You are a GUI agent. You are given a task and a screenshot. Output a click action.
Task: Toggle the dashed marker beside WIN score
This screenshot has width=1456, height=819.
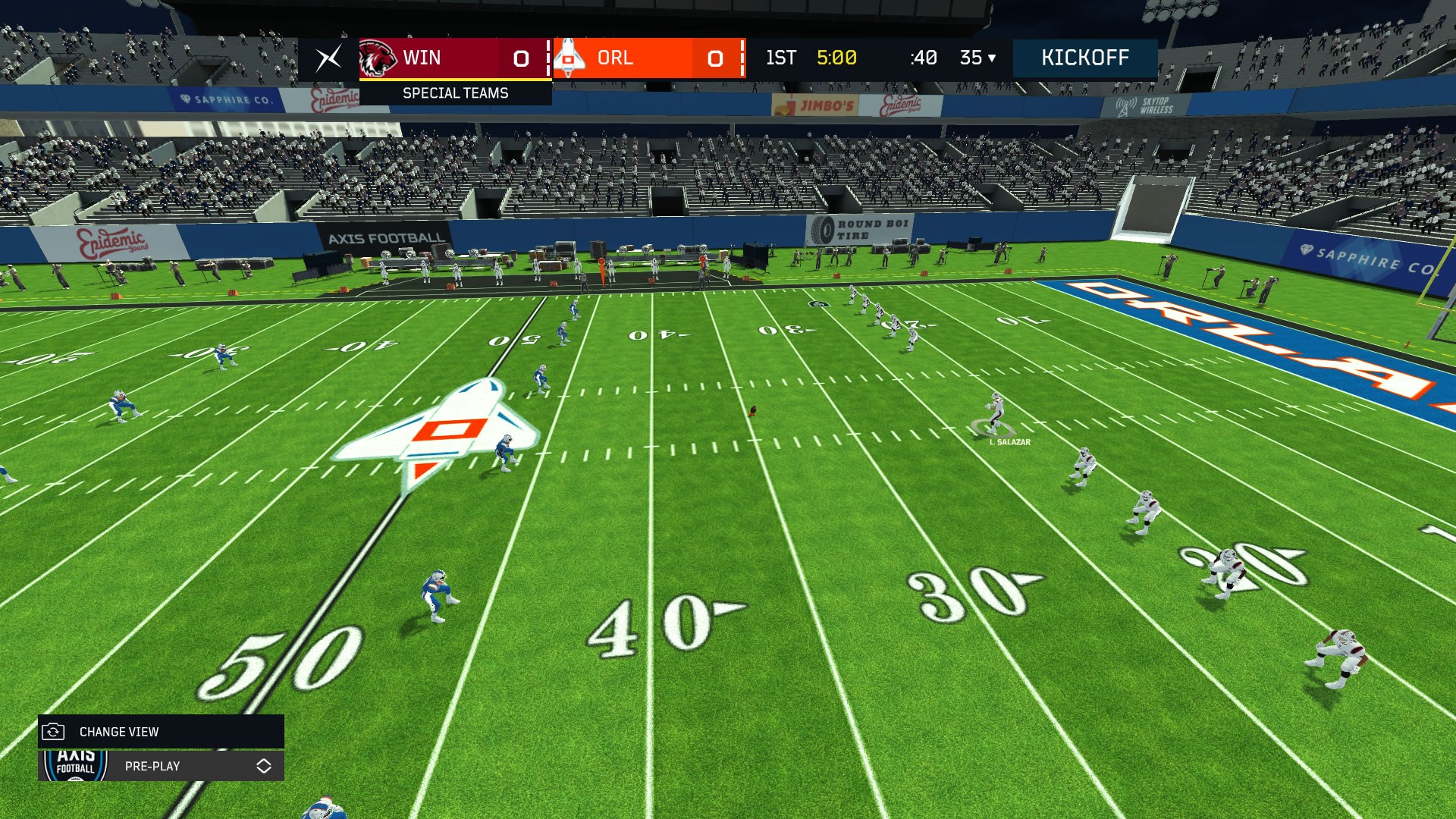[x=548, y=58]
